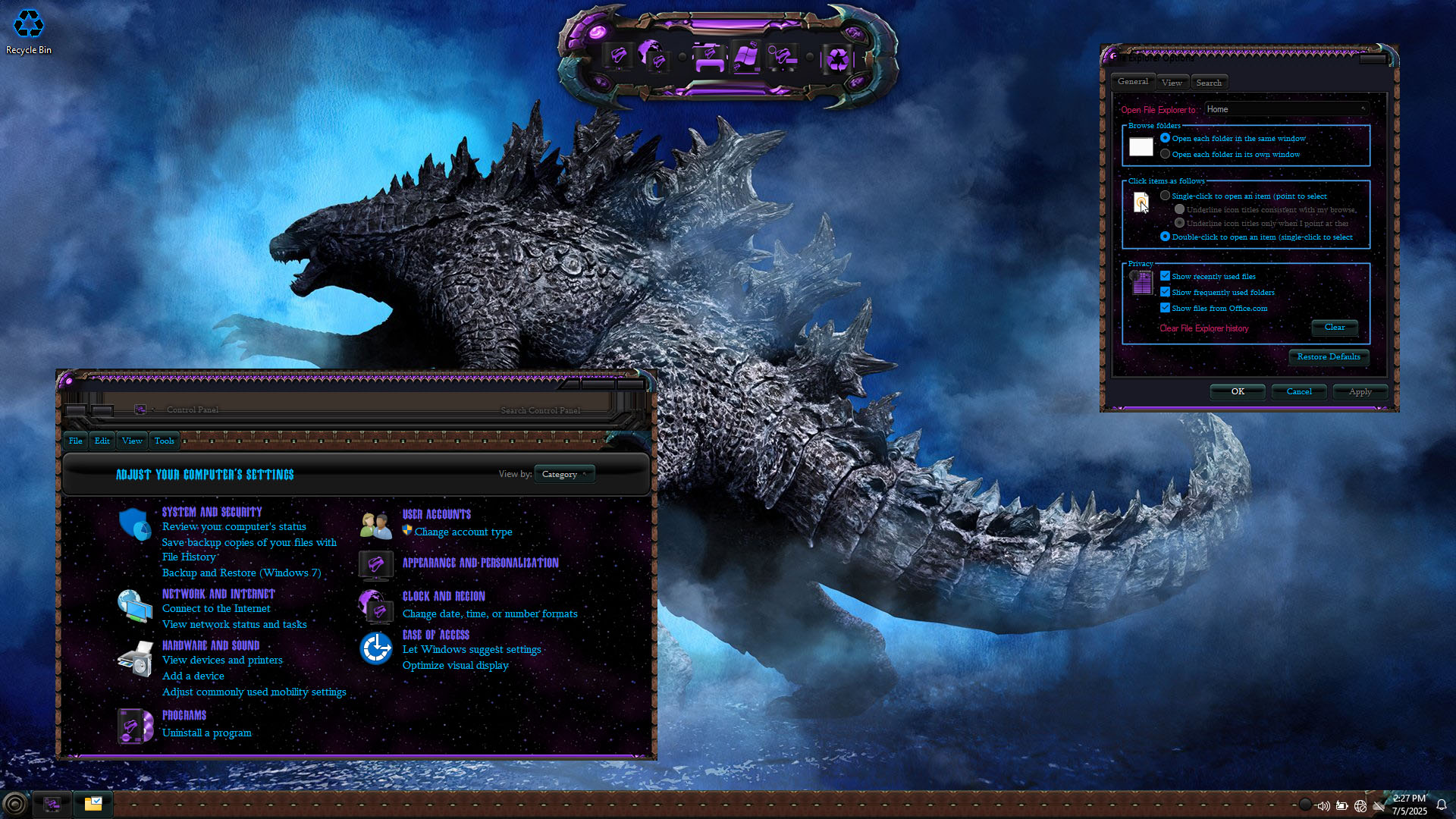Screen dimensions: 1456x819
Task: Uncheck 'Show files from Office.com'
Action: tap(1166, 308)
